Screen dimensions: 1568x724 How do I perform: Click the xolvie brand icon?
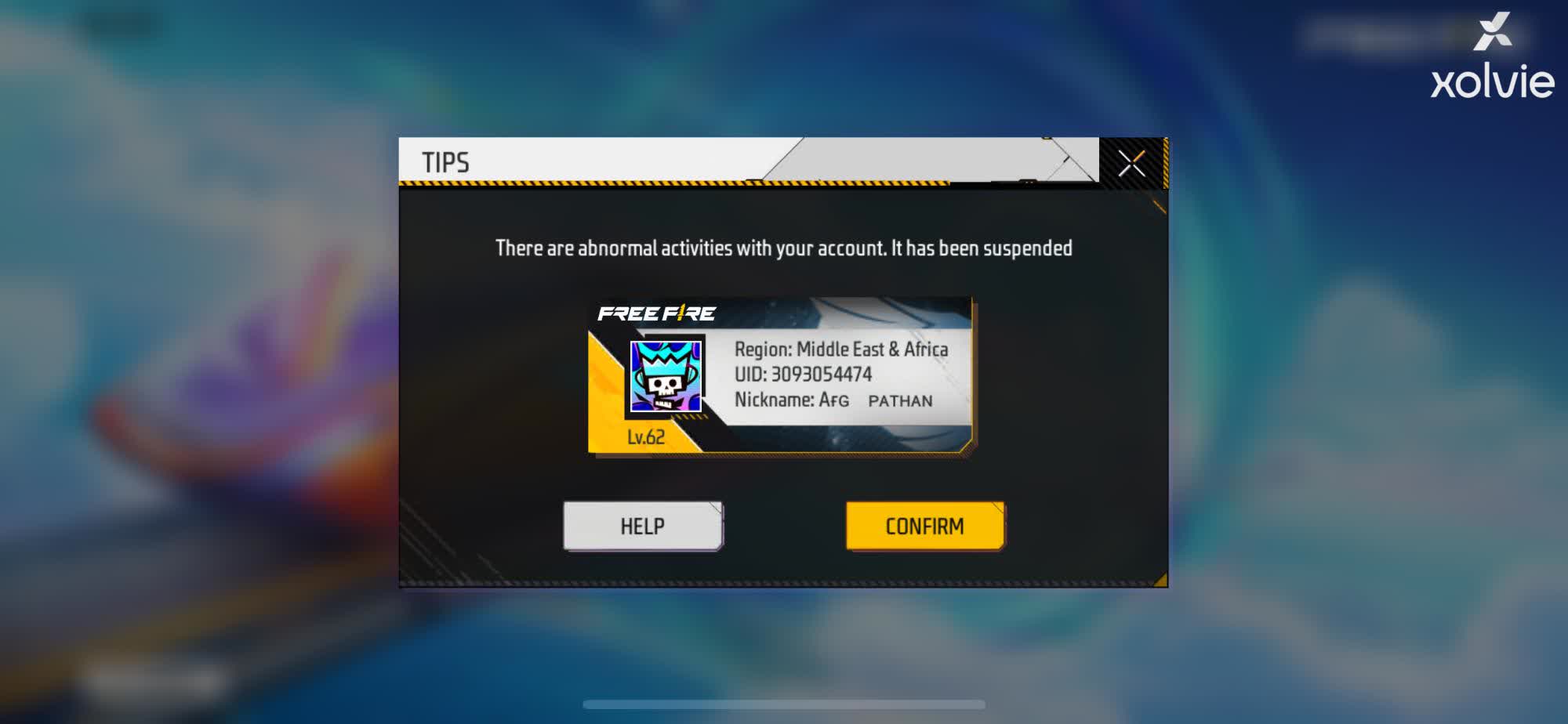[1494, 33]
